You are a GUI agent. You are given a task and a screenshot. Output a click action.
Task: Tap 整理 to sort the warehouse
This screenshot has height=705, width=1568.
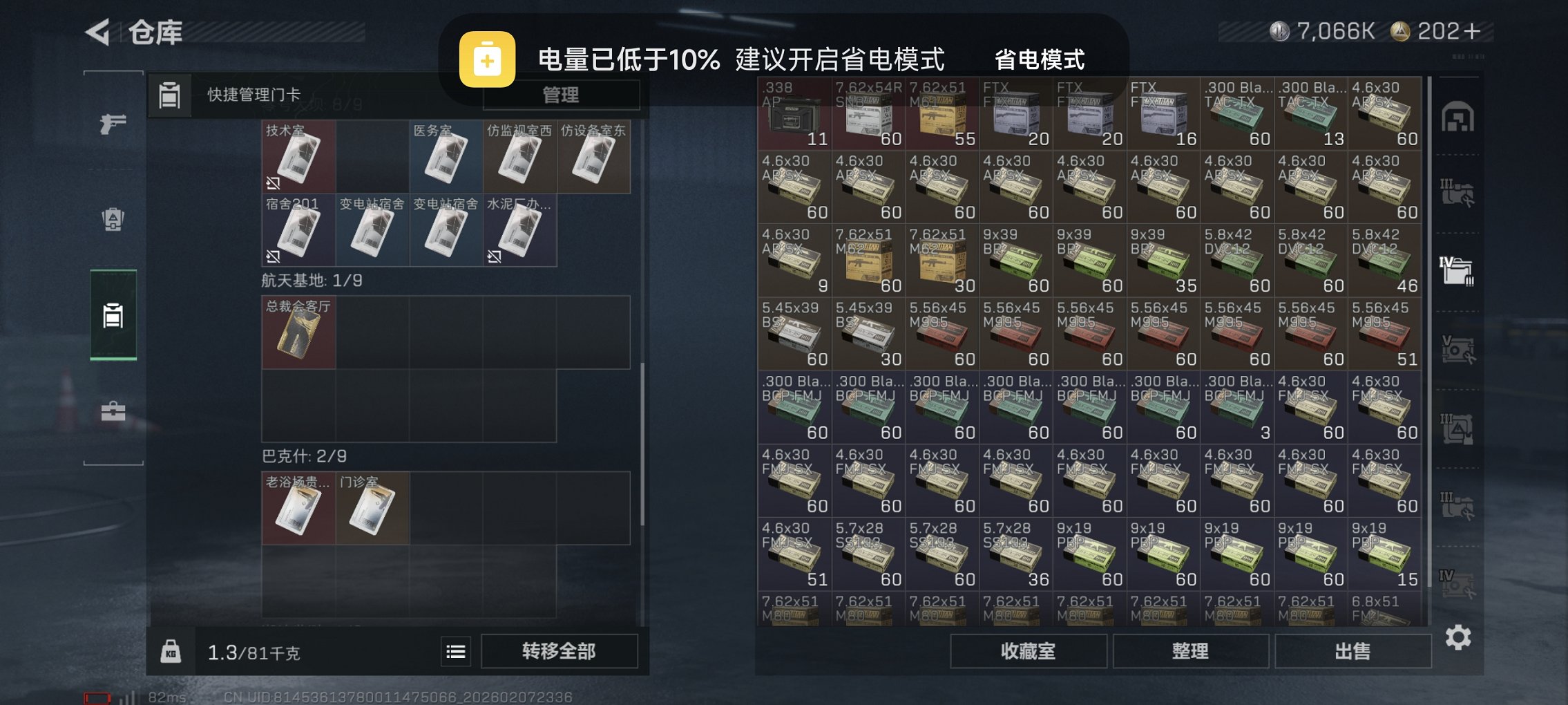[x=1190, y=651]
